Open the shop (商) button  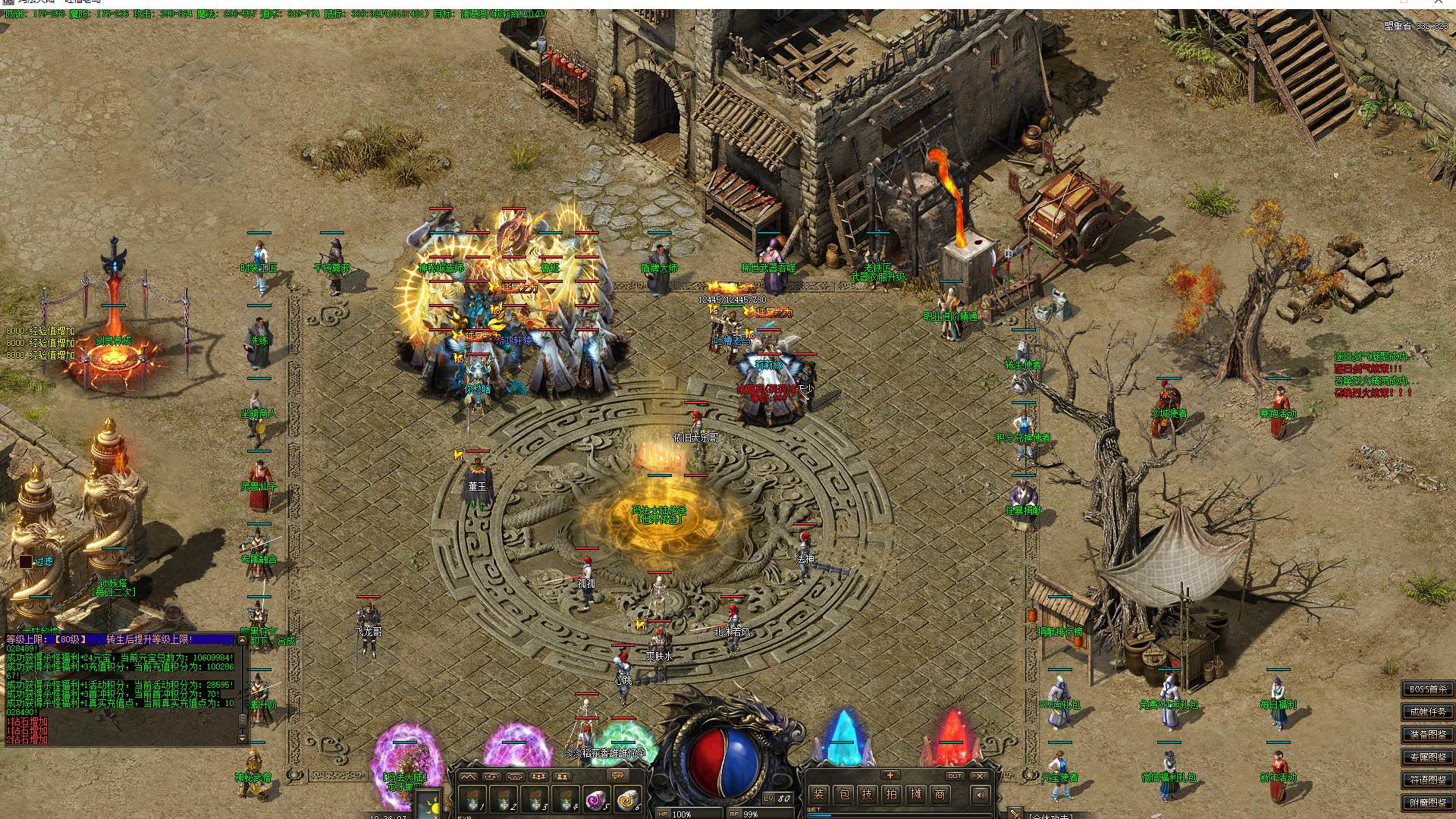[940, 794]
